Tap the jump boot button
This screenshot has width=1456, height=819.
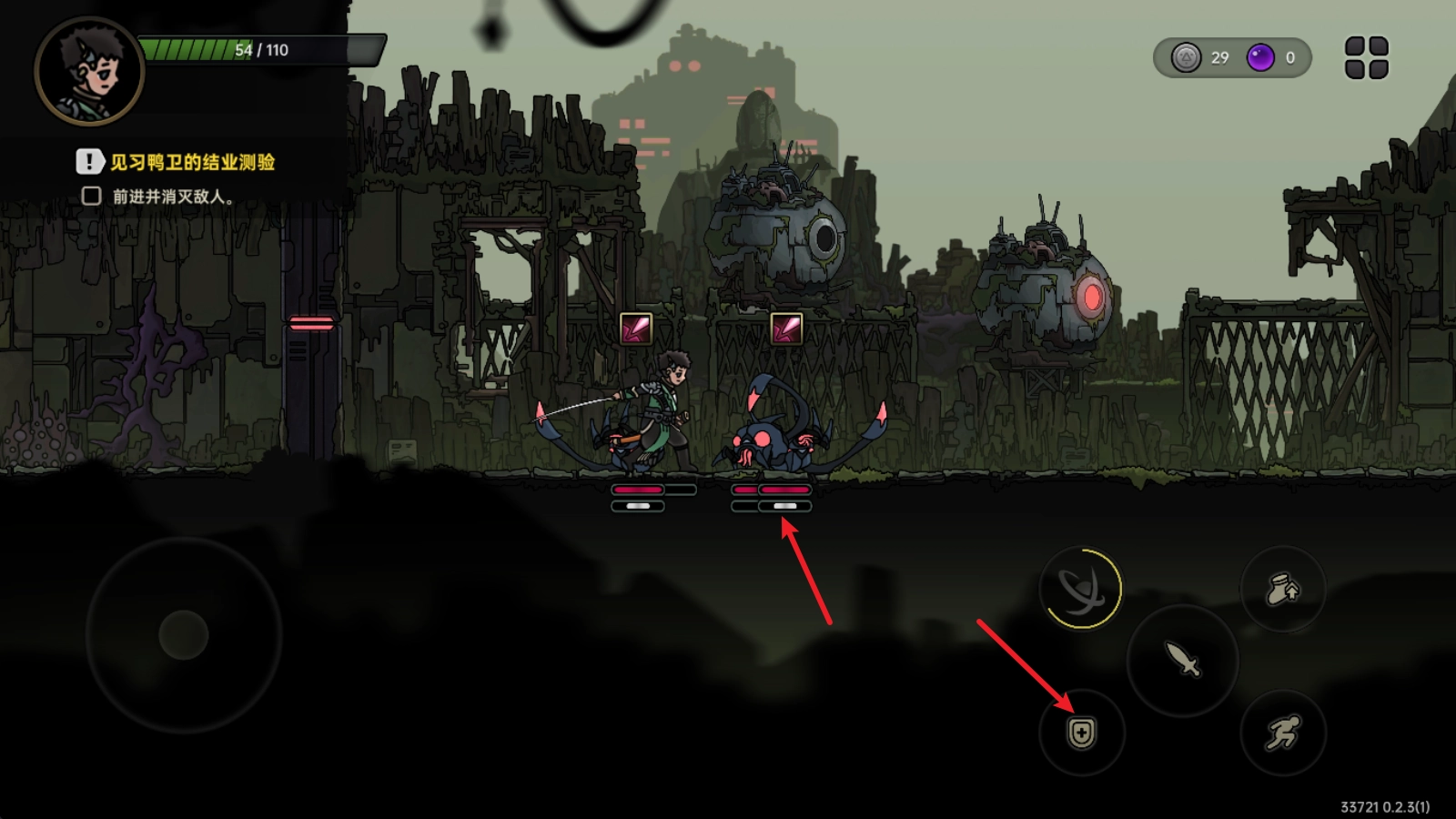point(1283,589)
